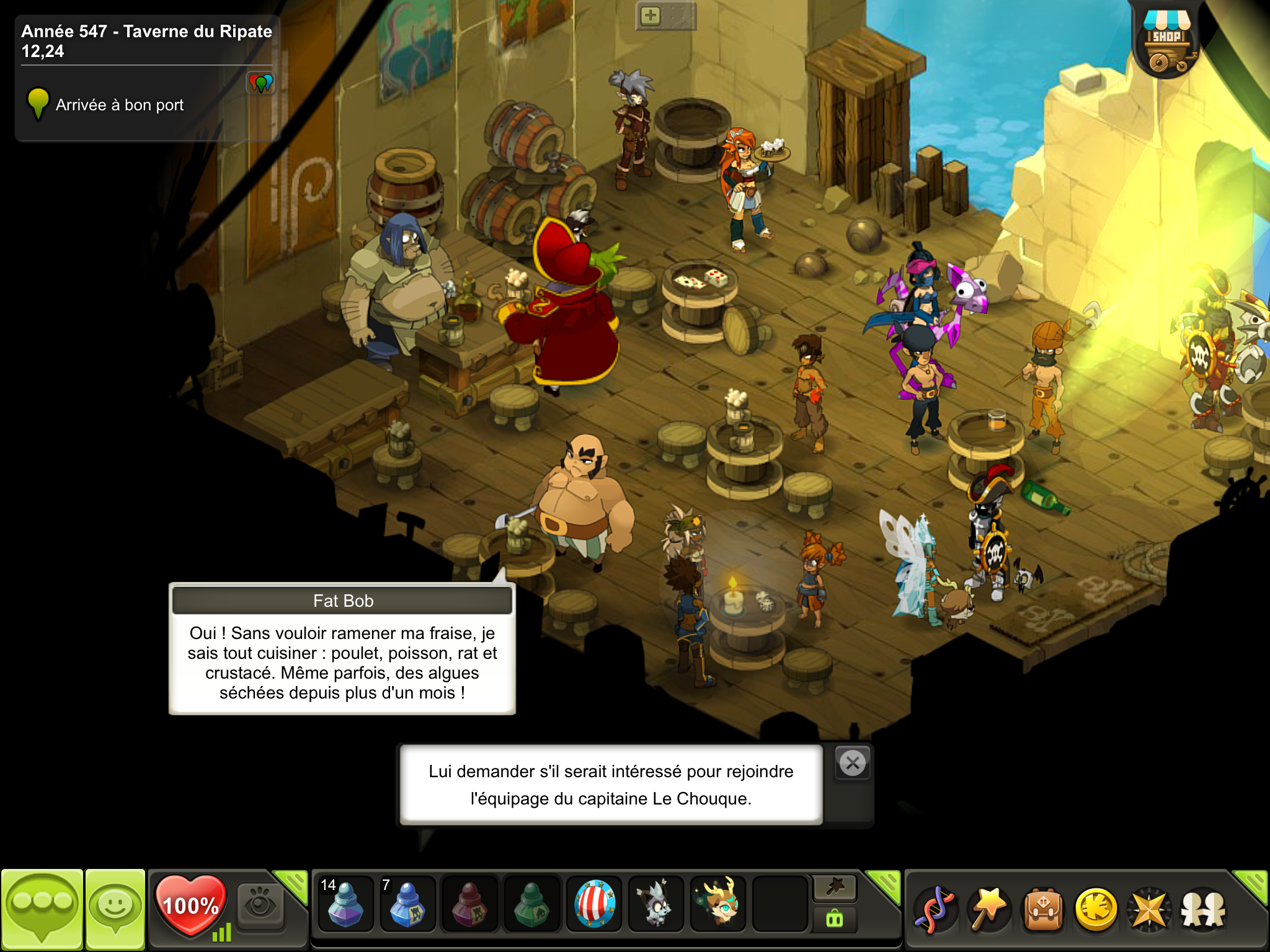Click the colored map markers icon

coord(260,82)
